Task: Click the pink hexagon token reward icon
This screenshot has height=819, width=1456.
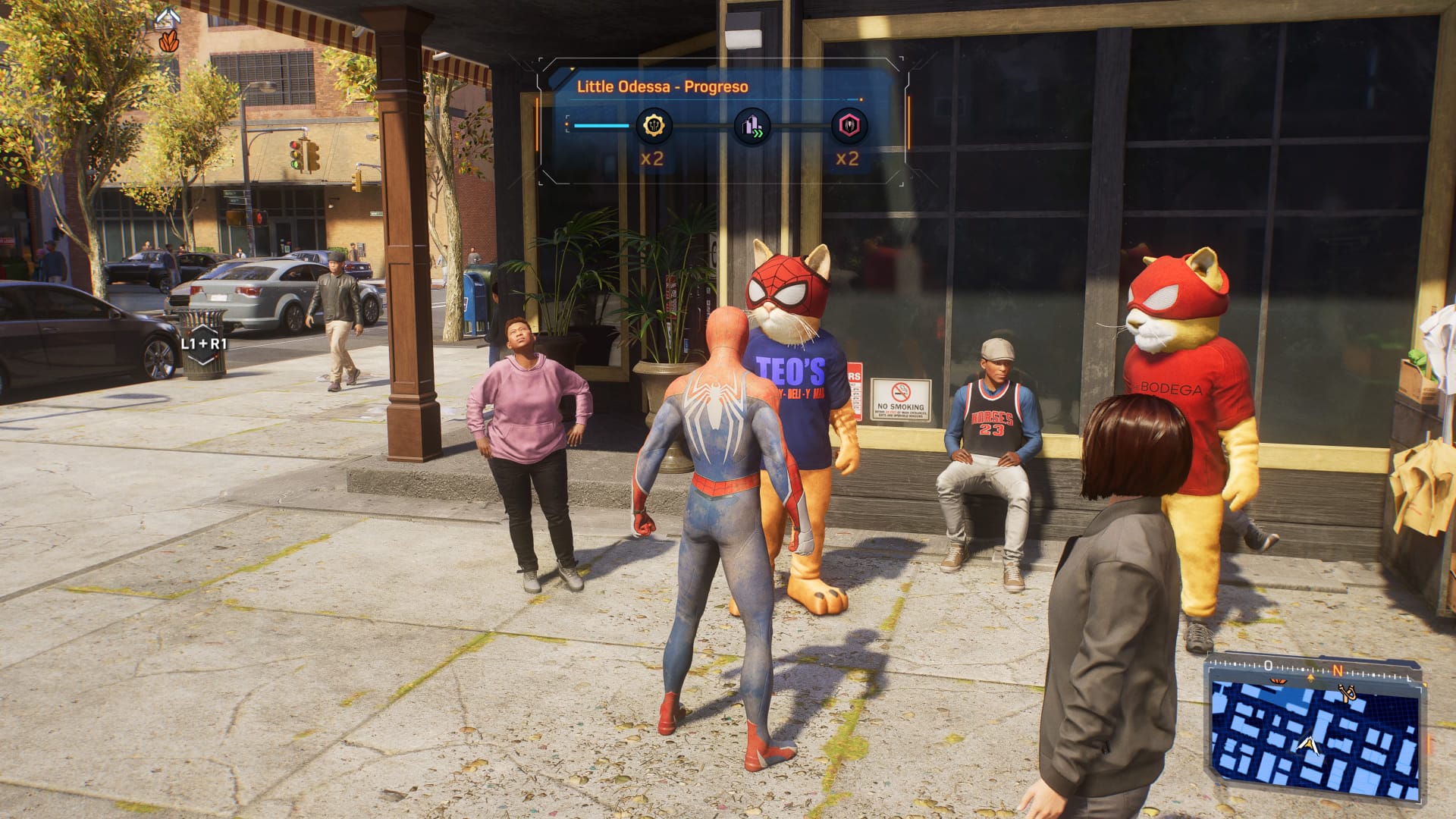Action: [849, 126]
